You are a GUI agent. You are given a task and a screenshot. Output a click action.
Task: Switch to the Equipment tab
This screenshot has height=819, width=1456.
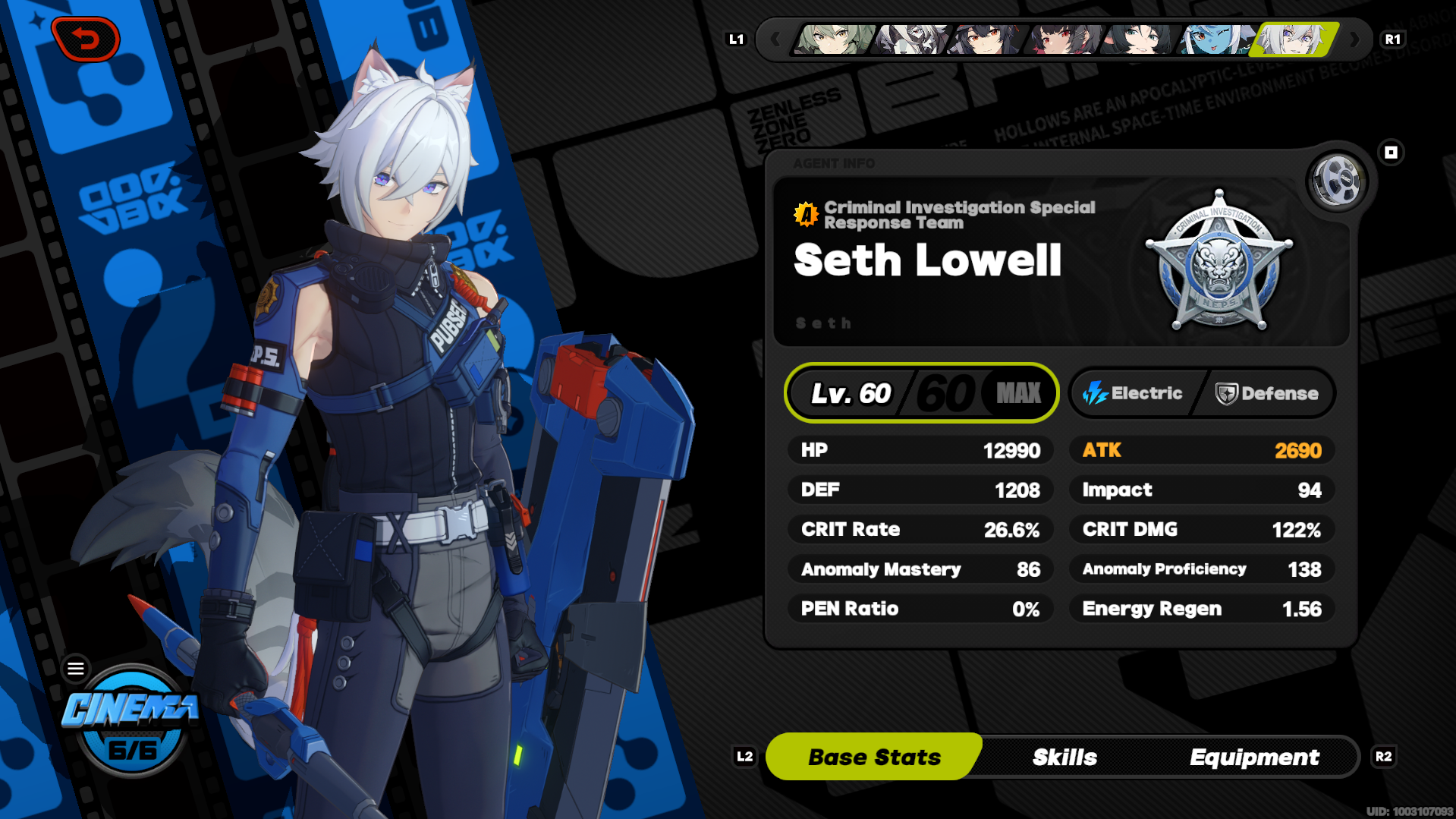tap(1255, 756)
